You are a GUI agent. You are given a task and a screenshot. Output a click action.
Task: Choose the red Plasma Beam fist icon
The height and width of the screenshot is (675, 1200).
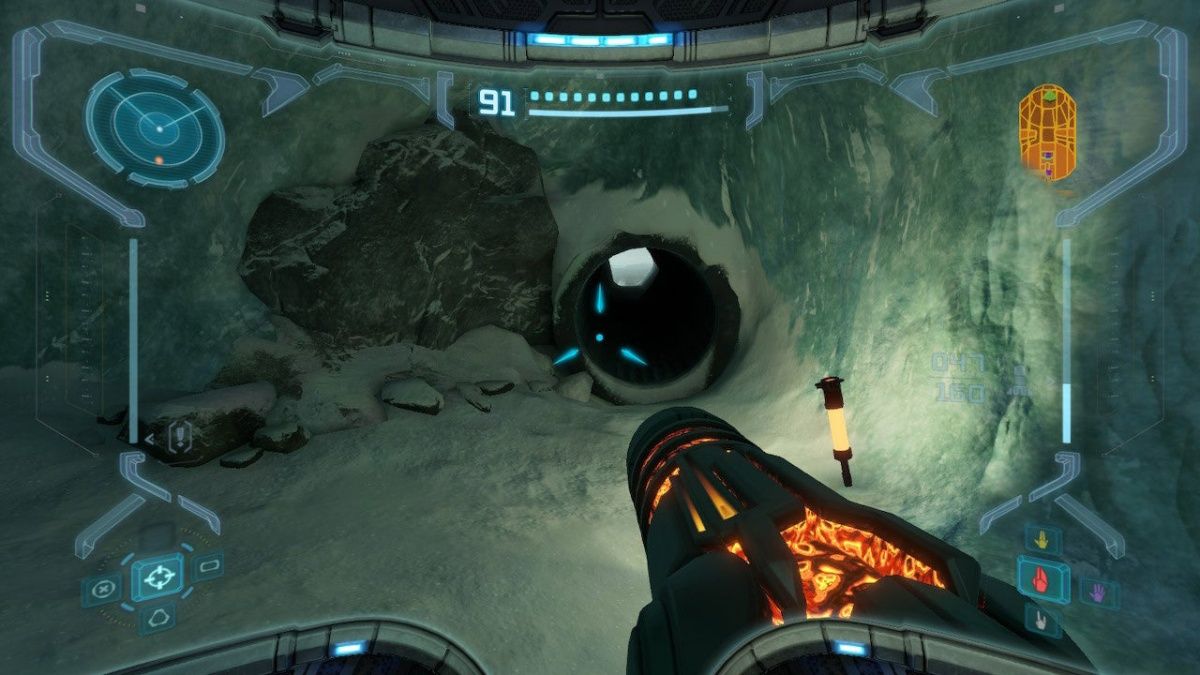tap(1042, 580)
